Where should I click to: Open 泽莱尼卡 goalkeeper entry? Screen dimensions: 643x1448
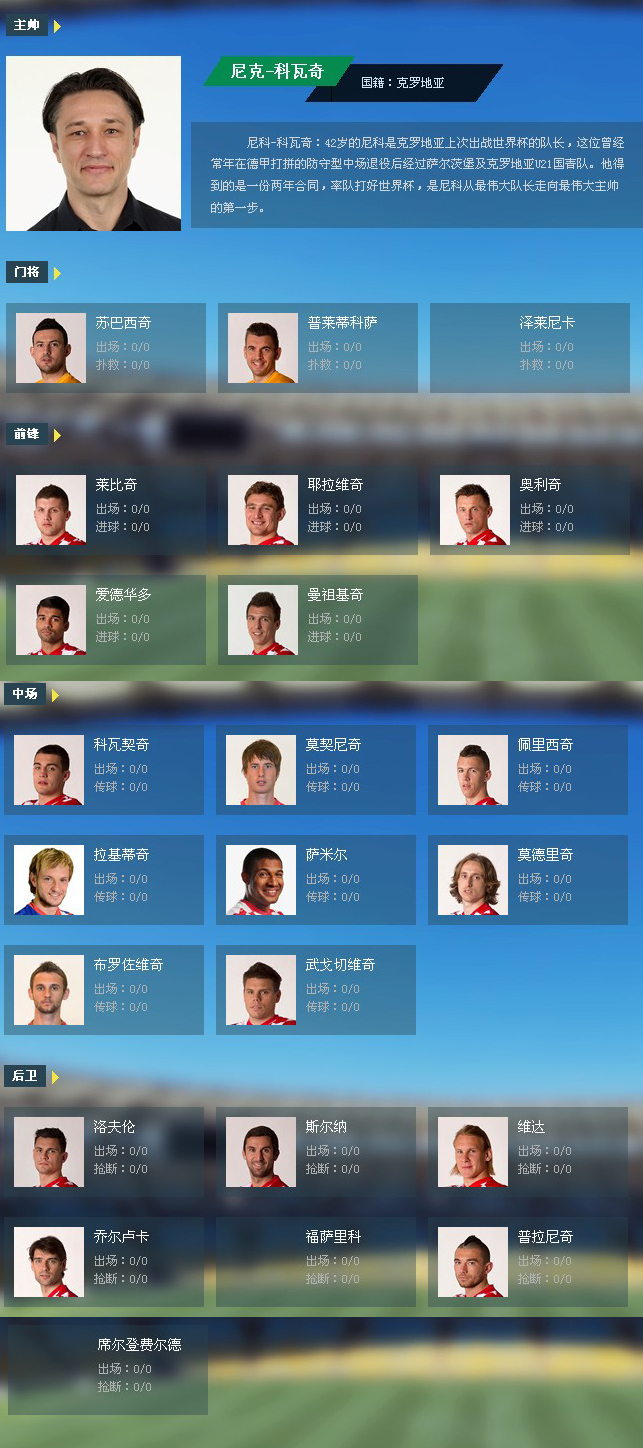coord(530,348)
